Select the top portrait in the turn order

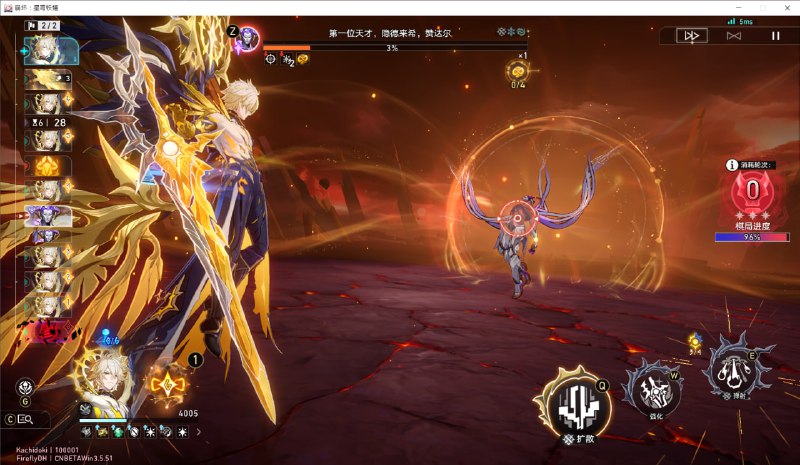coord(45,50)
